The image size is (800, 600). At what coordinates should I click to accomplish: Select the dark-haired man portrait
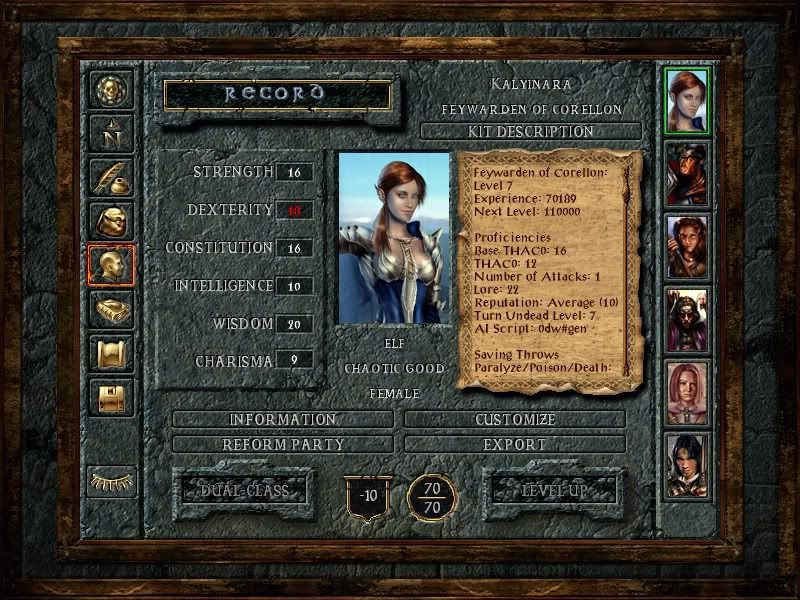pos(687,465)
